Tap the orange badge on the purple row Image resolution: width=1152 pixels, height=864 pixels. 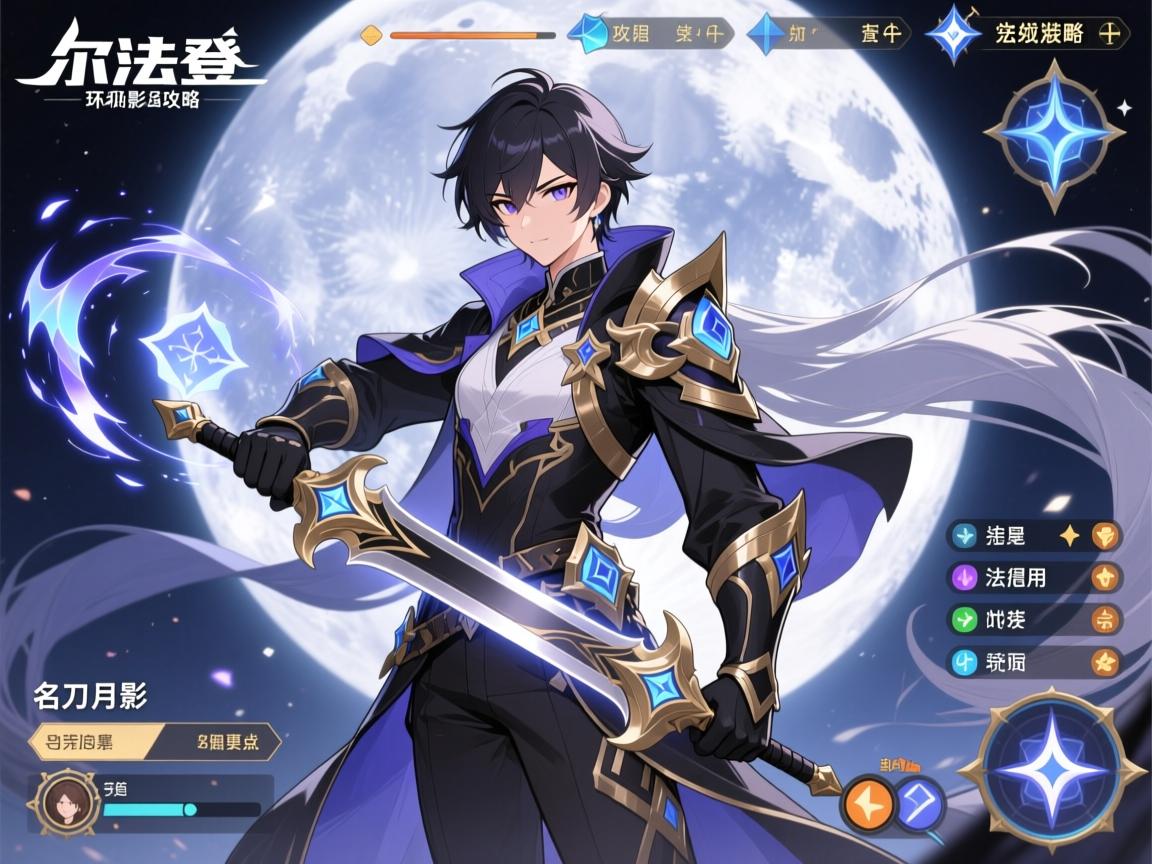(1105, 577)
